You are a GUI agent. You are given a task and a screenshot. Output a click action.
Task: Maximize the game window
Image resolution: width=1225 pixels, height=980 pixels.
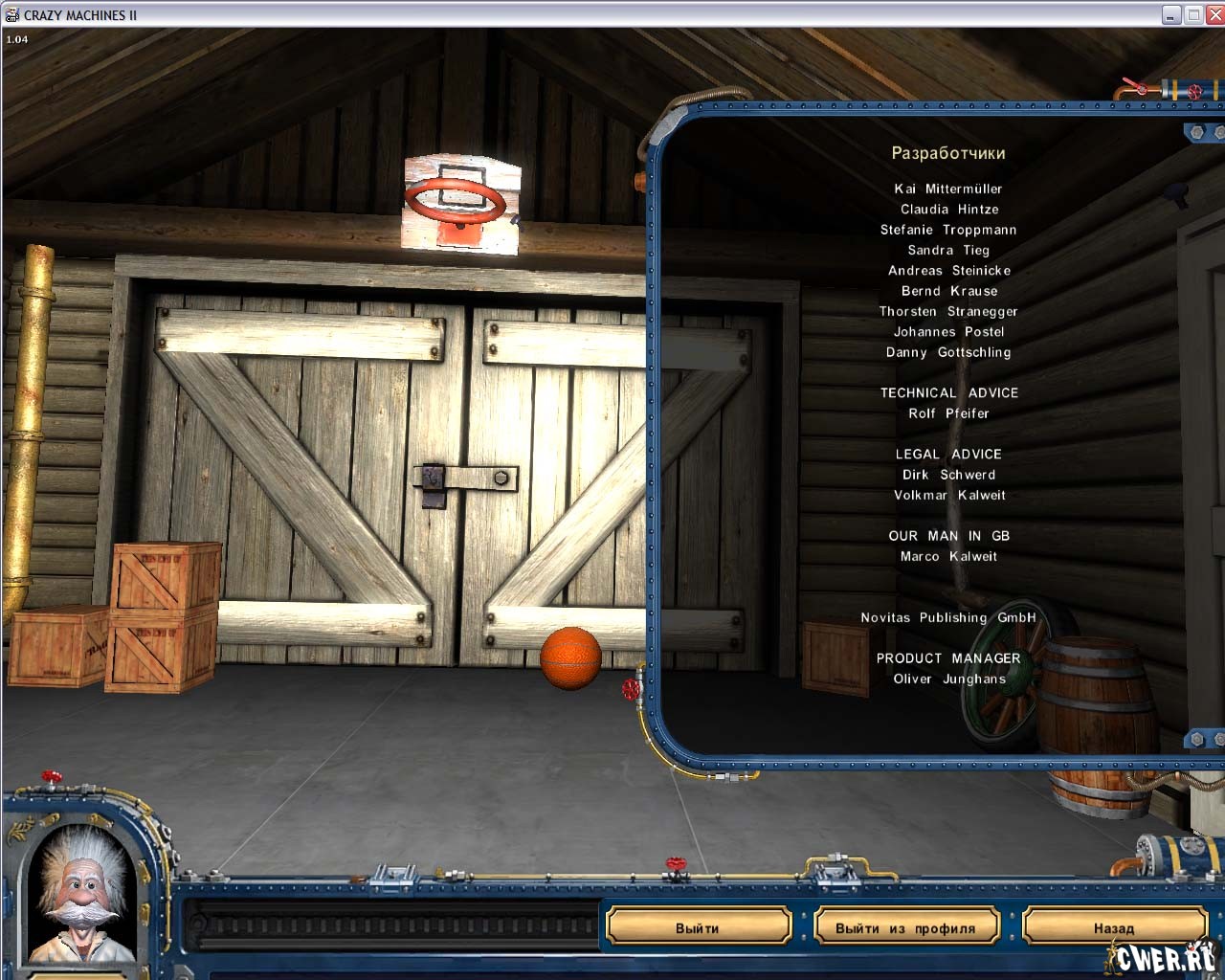1194,14
